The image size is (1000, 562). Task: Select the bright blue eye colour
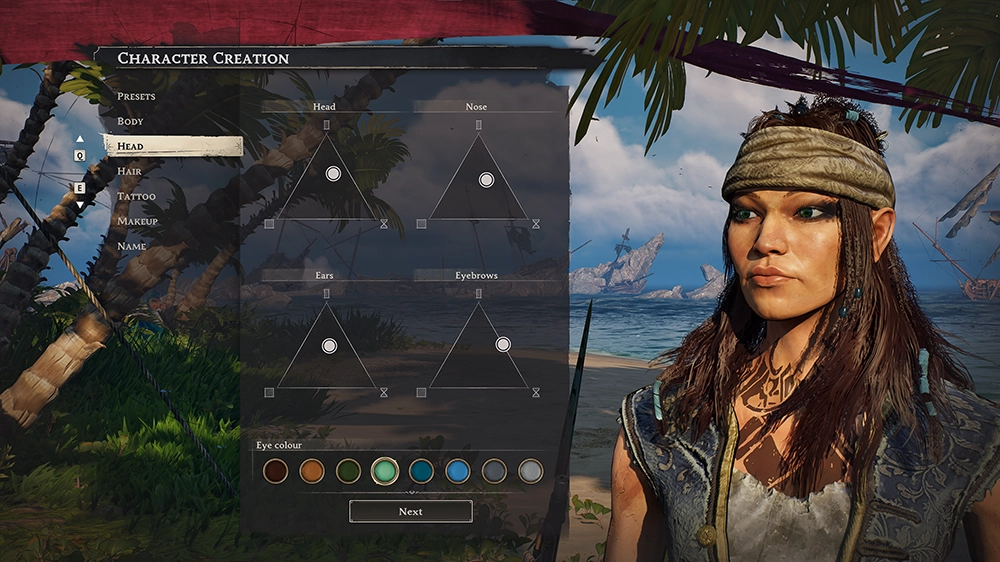tap(458, 471)
